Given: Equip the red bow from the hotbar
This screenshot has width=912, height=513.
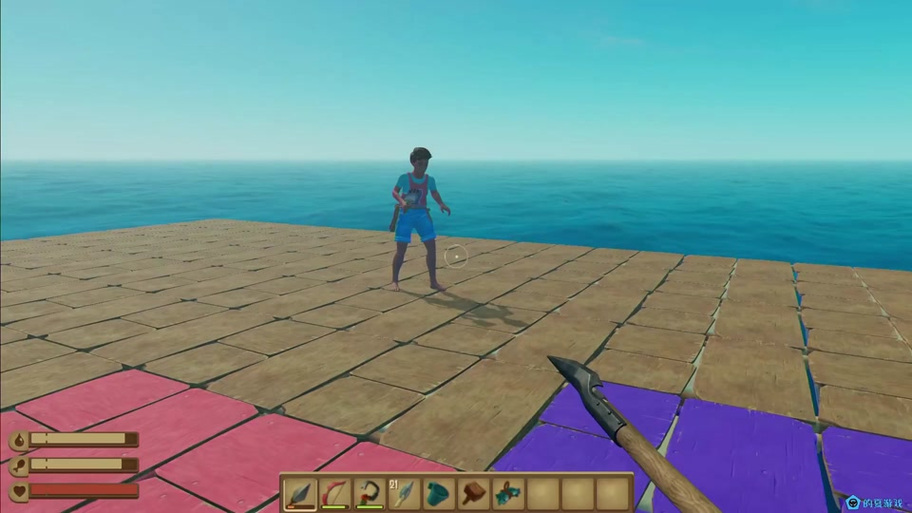Looking at the screenshot, I should pyautogui.click(x=335, y=493).
